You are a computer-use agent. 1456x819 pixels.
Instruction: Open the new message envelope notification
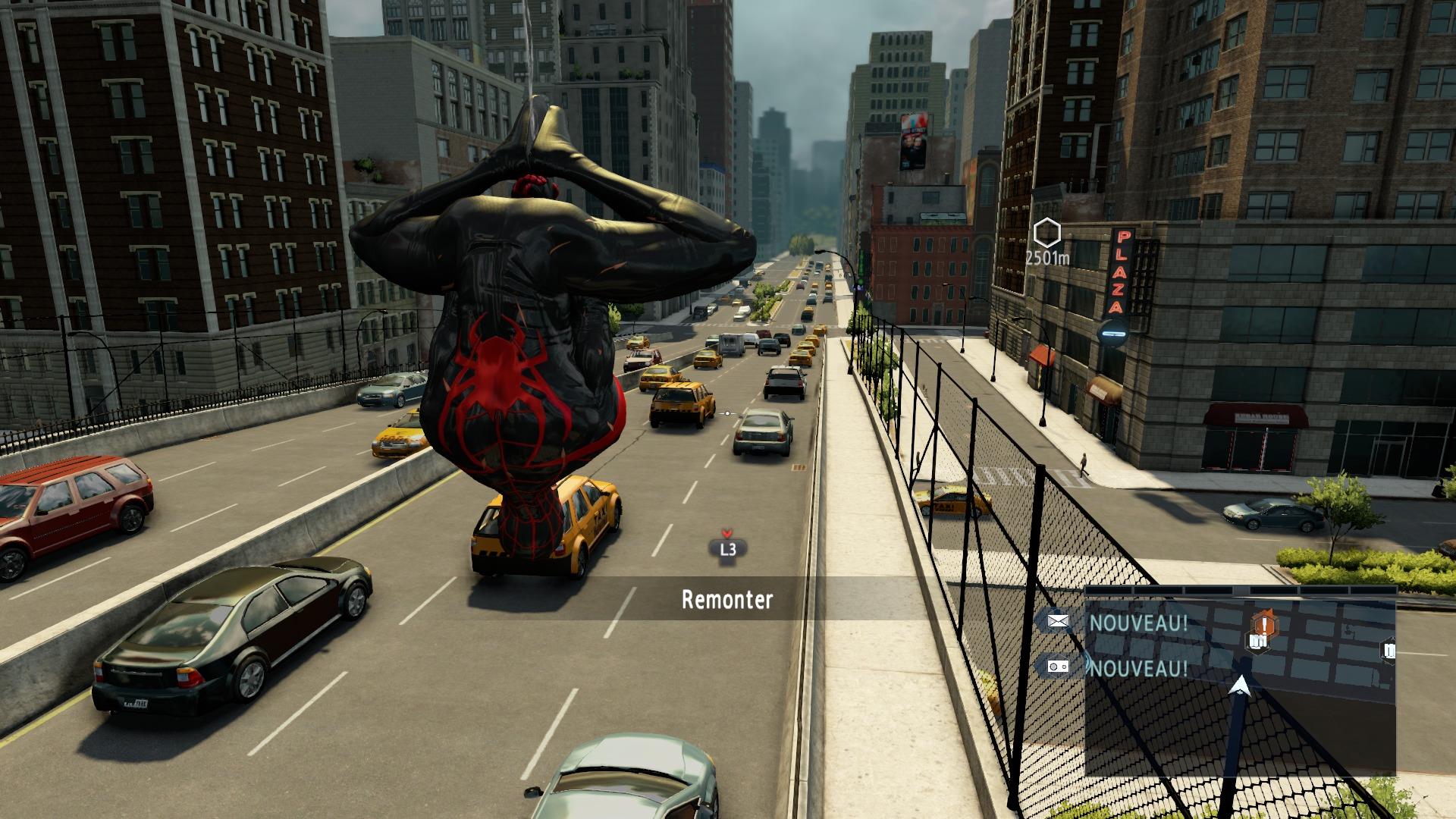(x=1058, y=622)
